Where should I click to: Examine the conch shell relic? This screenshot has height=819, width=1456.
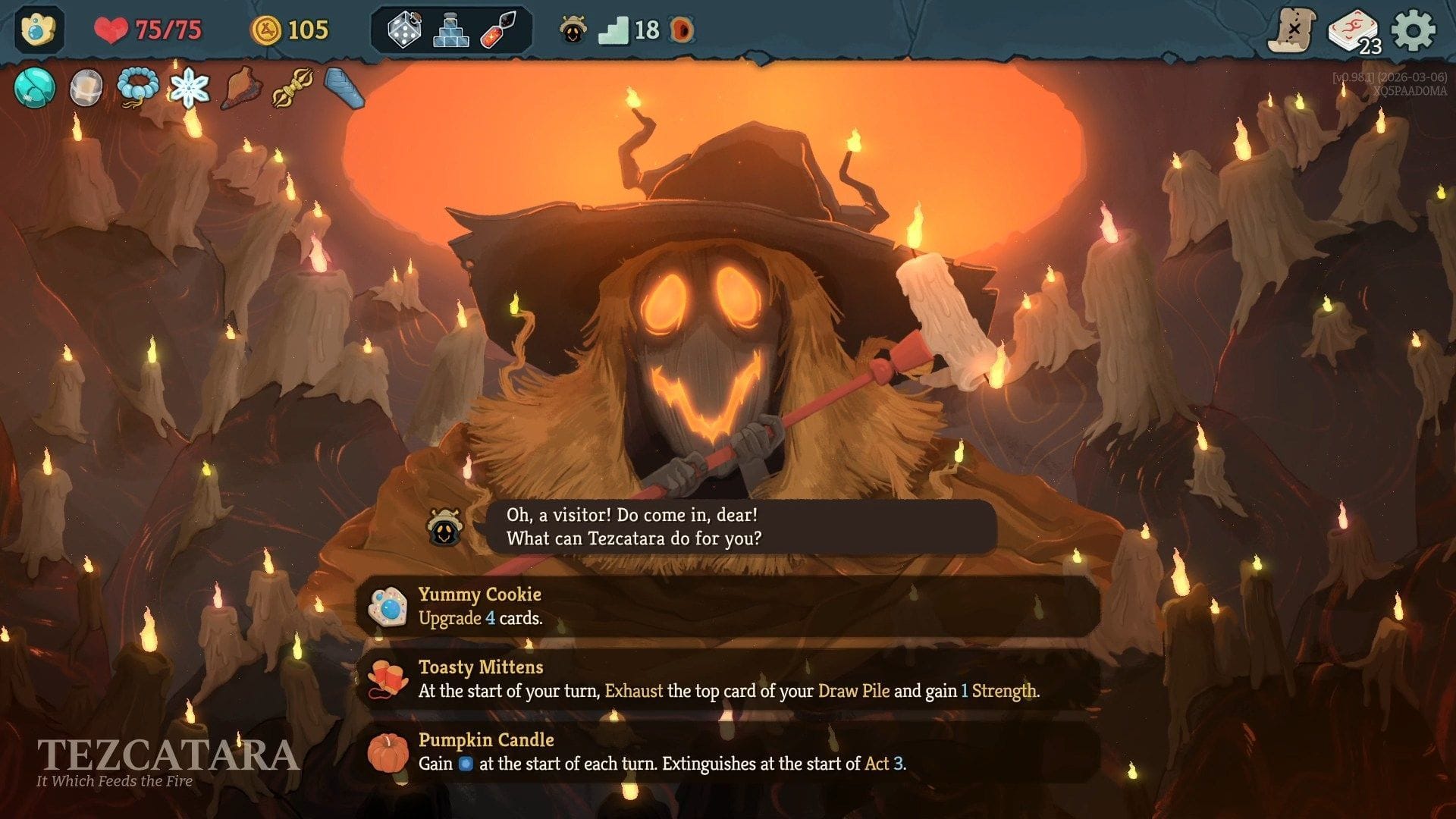243,89
